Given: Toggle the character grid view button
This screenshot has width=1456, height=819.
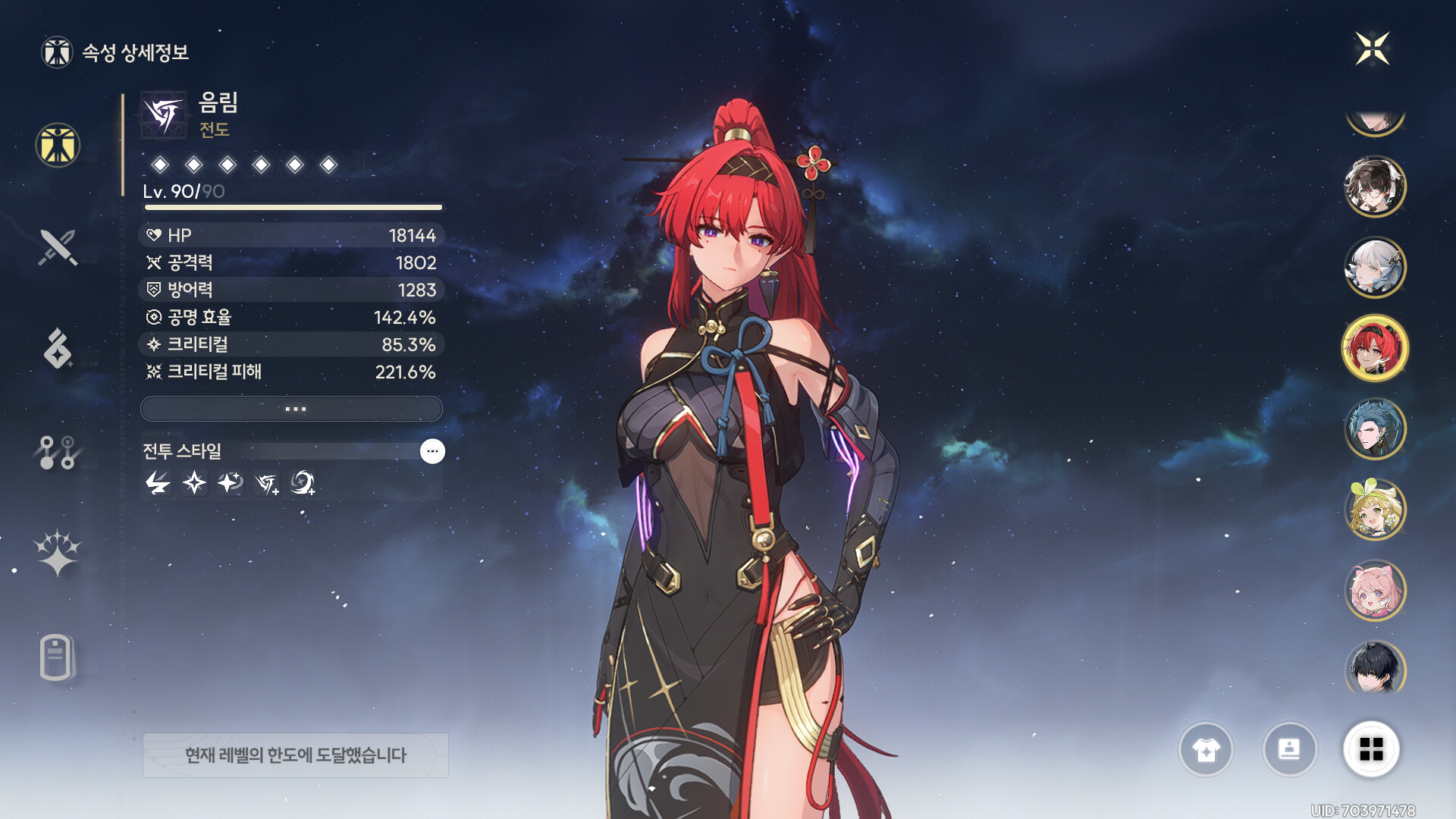Looking at the screenshot, I should click(x=1371, y=750).
